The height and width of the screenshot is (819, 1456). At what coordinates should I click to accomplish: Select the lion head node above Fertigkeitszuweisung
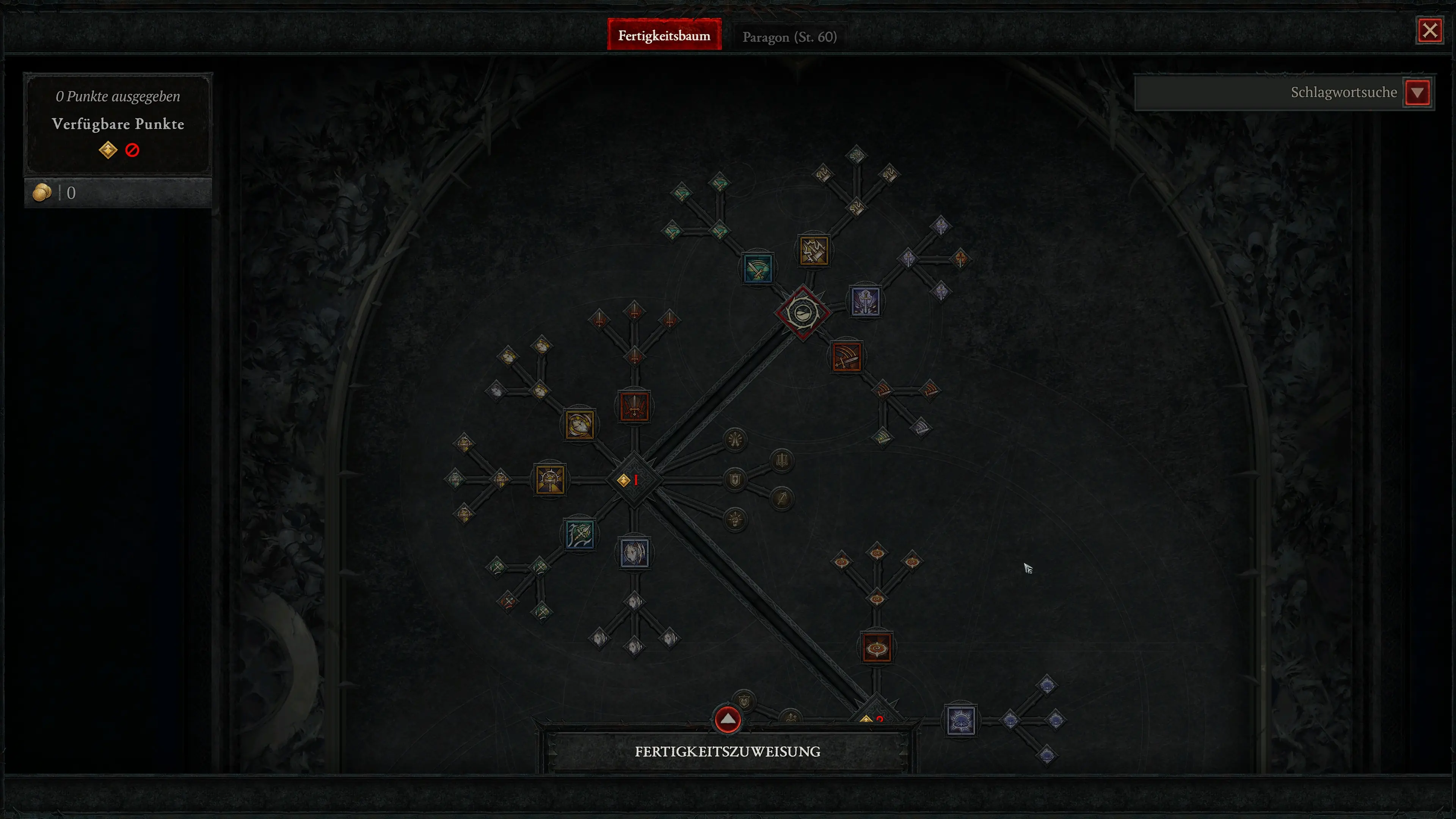(x=744, y=701)
